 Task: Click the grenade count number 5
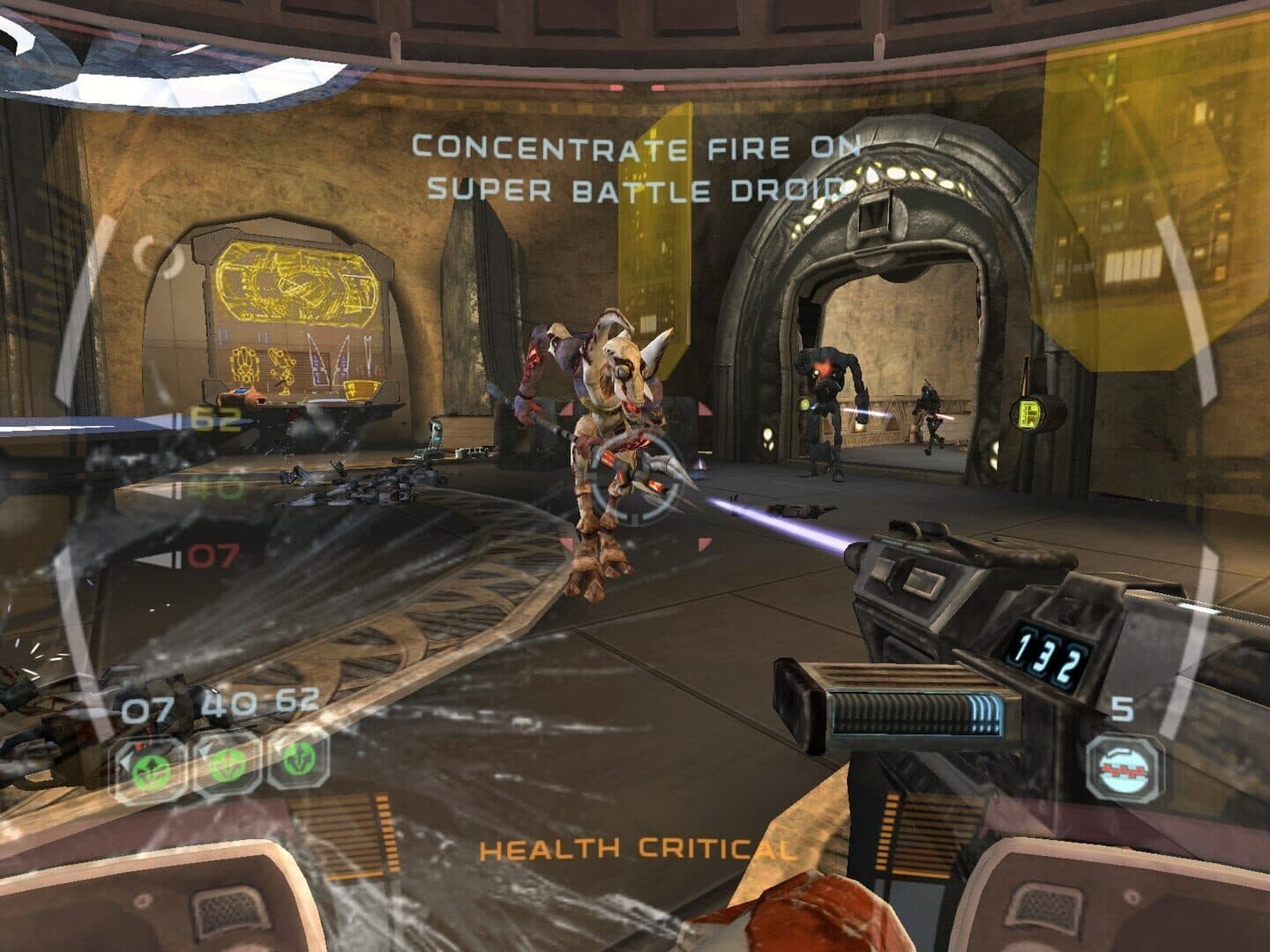coord(1122,710)
